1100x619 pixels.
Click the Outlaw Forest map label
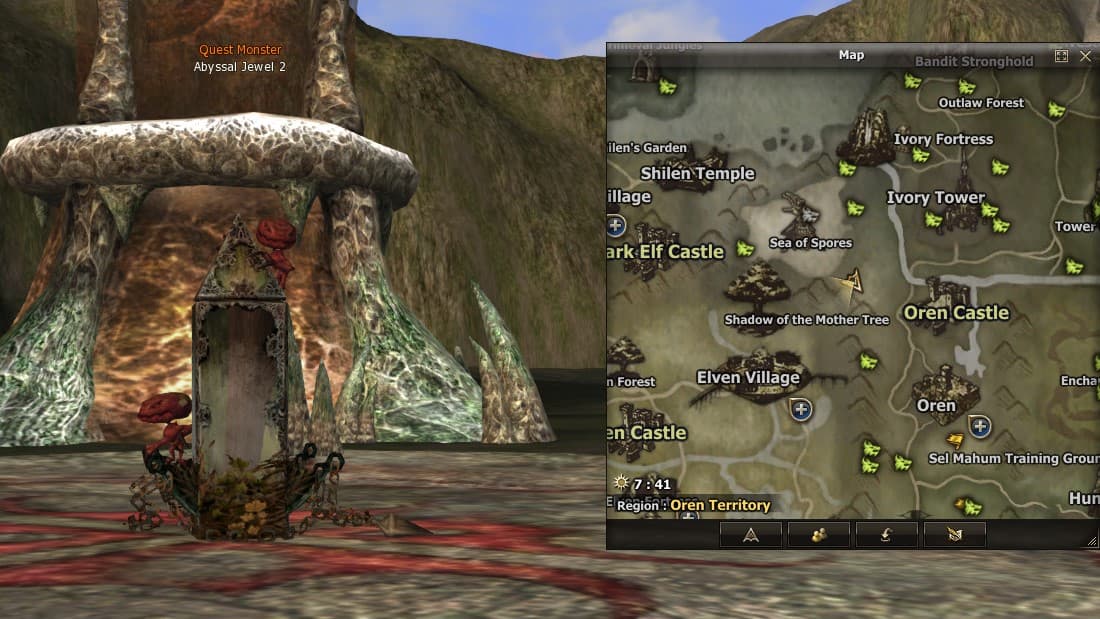pyautogui.click(x=981, y=103)
